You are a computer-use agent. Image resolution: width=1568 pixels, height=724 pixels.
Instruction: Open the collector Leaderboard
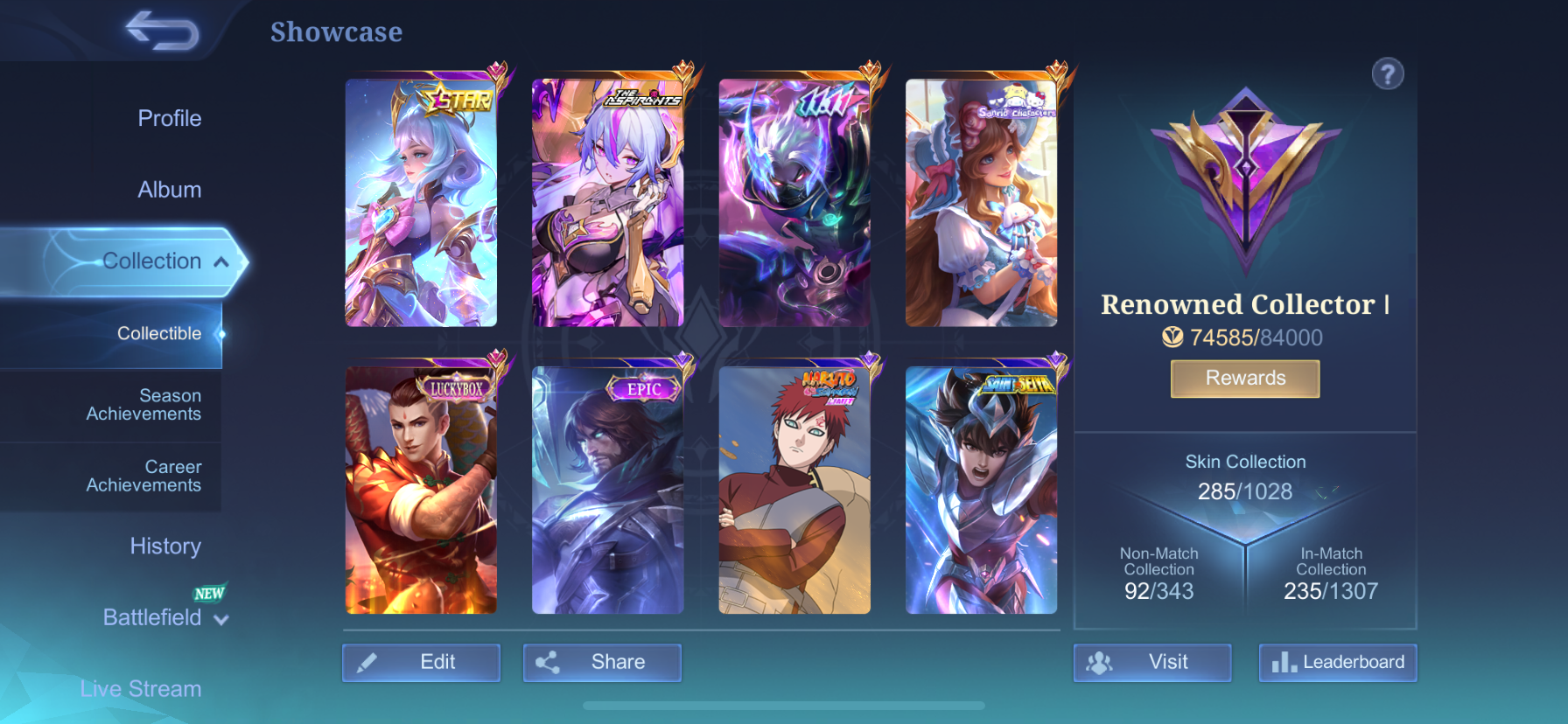1337,662
